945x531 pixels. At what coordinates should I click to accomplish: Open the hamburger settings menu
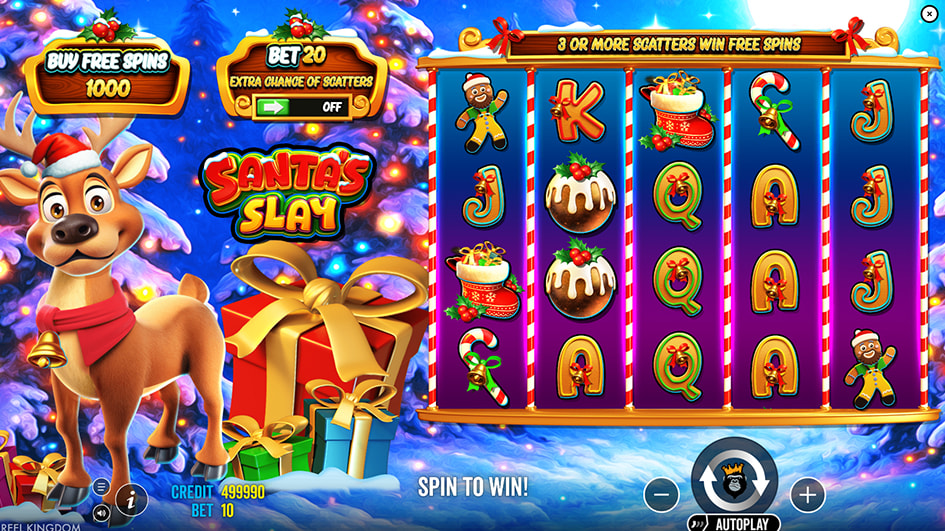(x=101, y=487)
